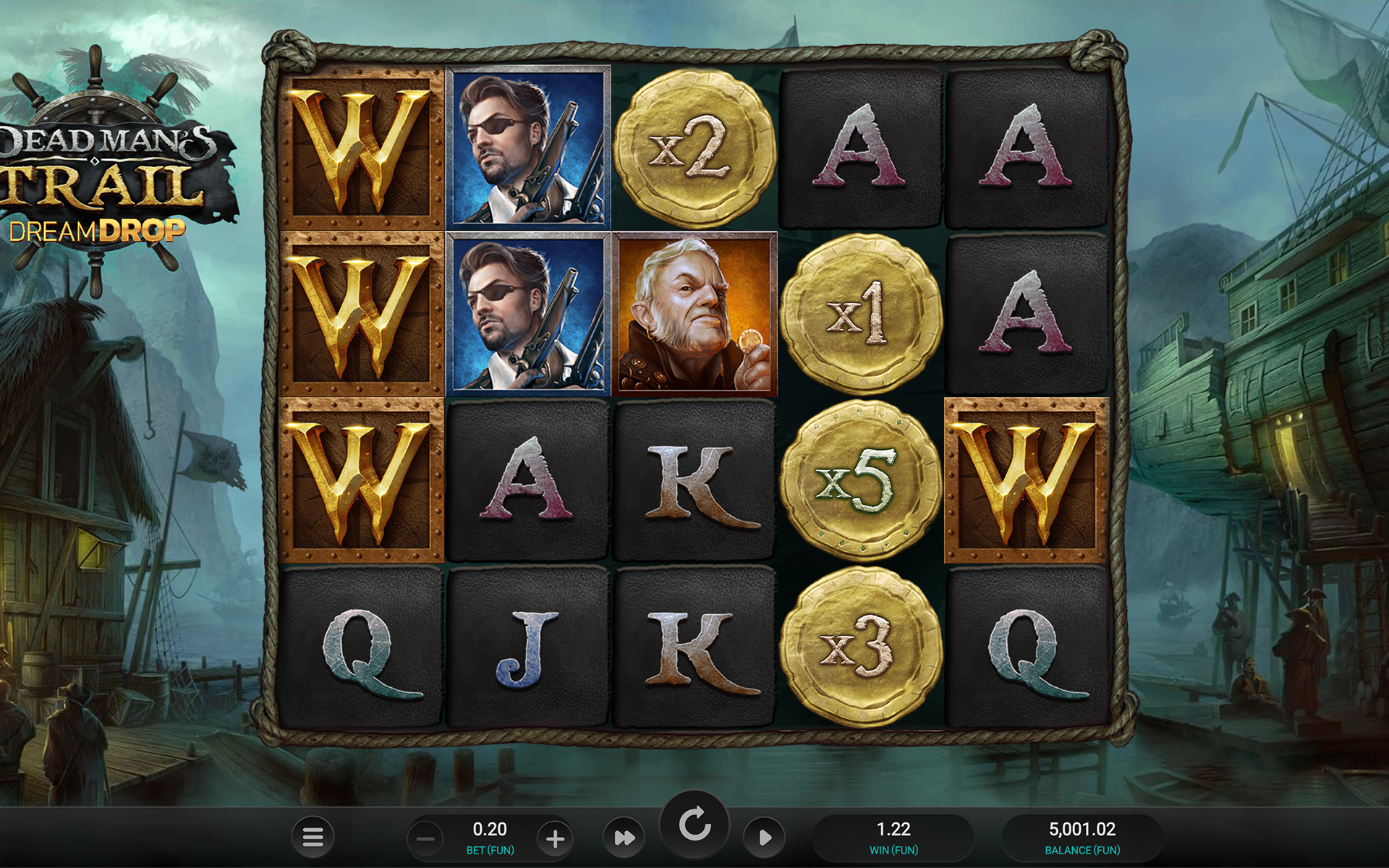Increase the bet with plus button

click(x=555, y=839)
